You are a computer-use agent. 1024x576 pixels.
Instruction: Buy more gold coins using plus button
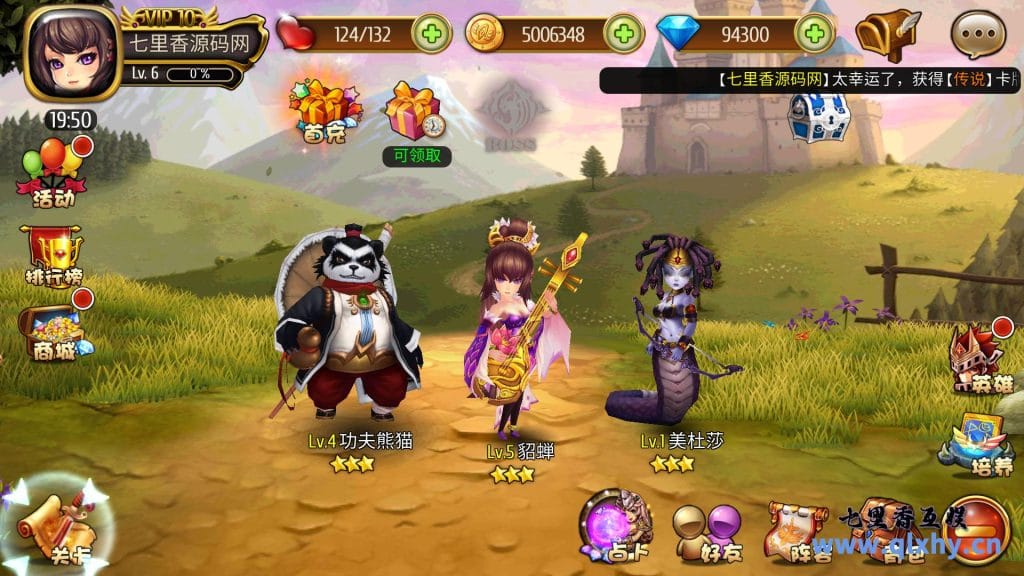click(x=623, y=34)
